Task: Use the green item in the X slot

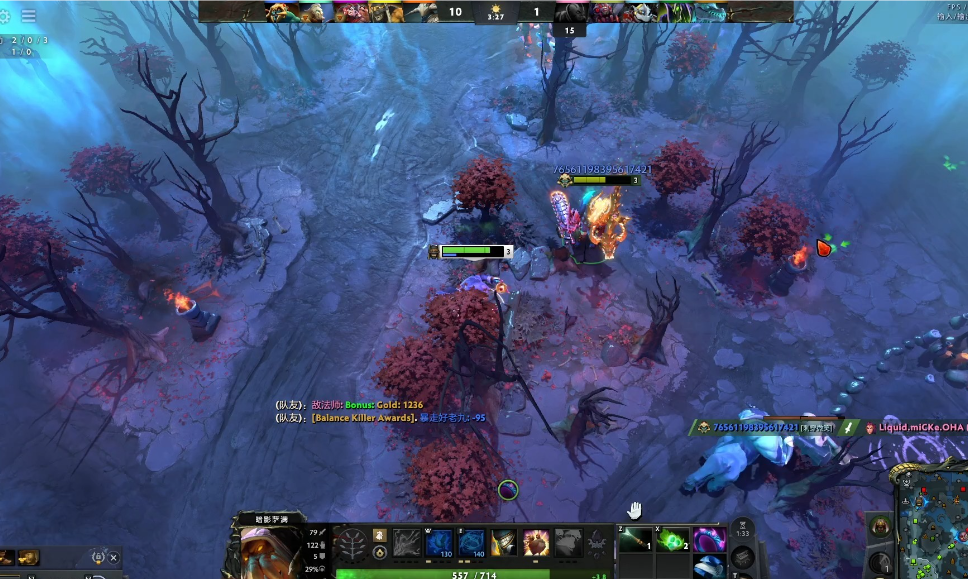Action: point(675,540)
